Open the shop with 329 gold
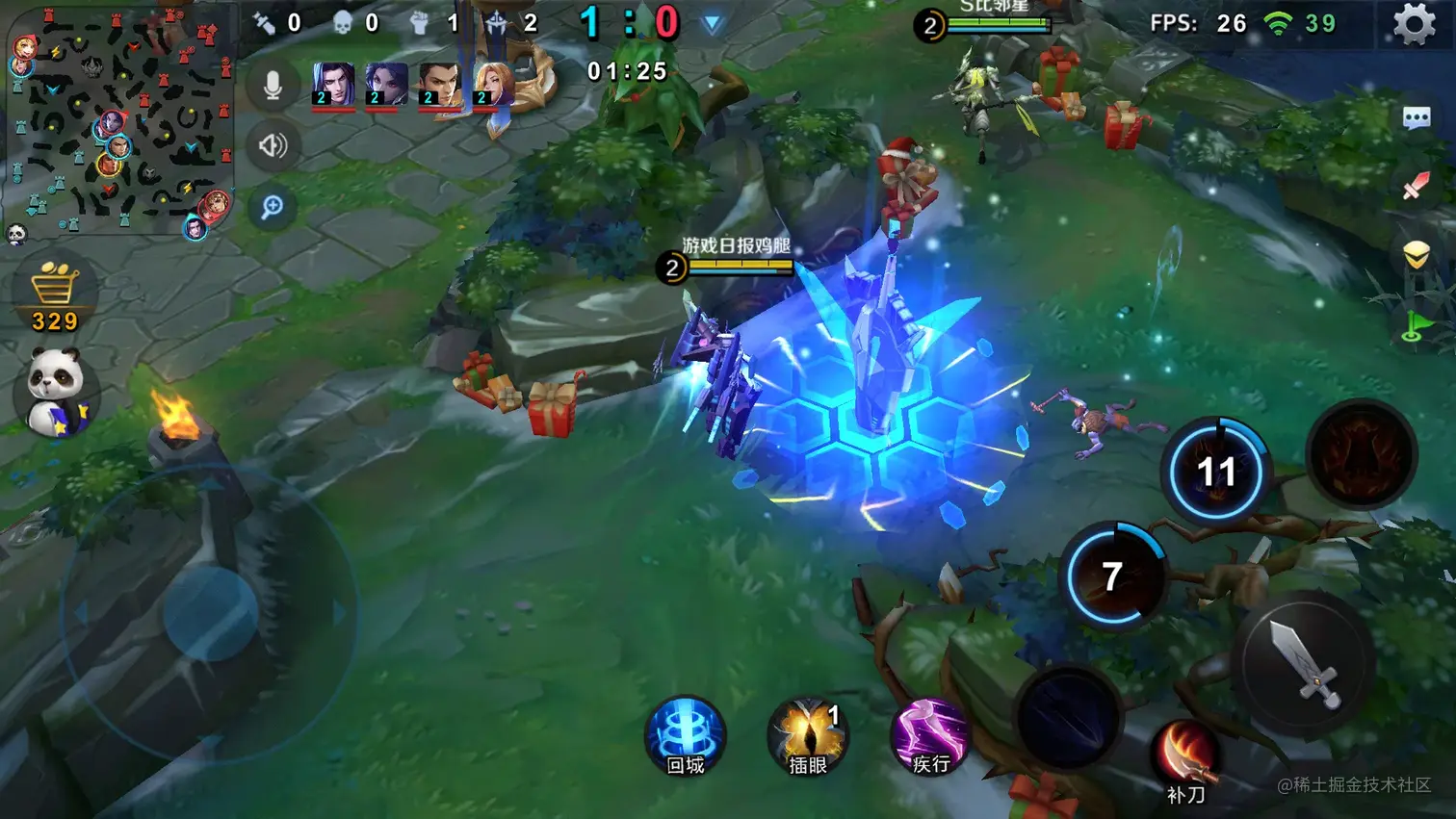This screenshot has height=819, width=1456. [55, 294]
